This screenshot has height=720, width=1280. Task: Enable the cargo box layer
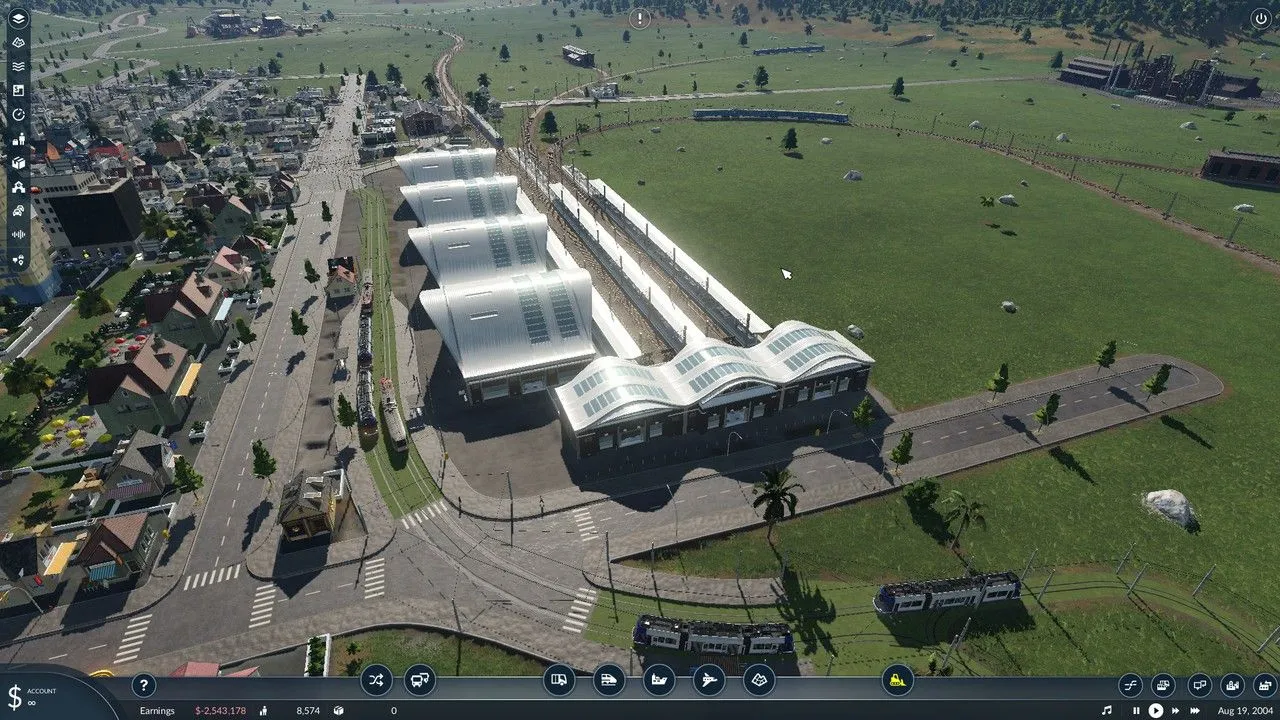(x=18, y=162)
